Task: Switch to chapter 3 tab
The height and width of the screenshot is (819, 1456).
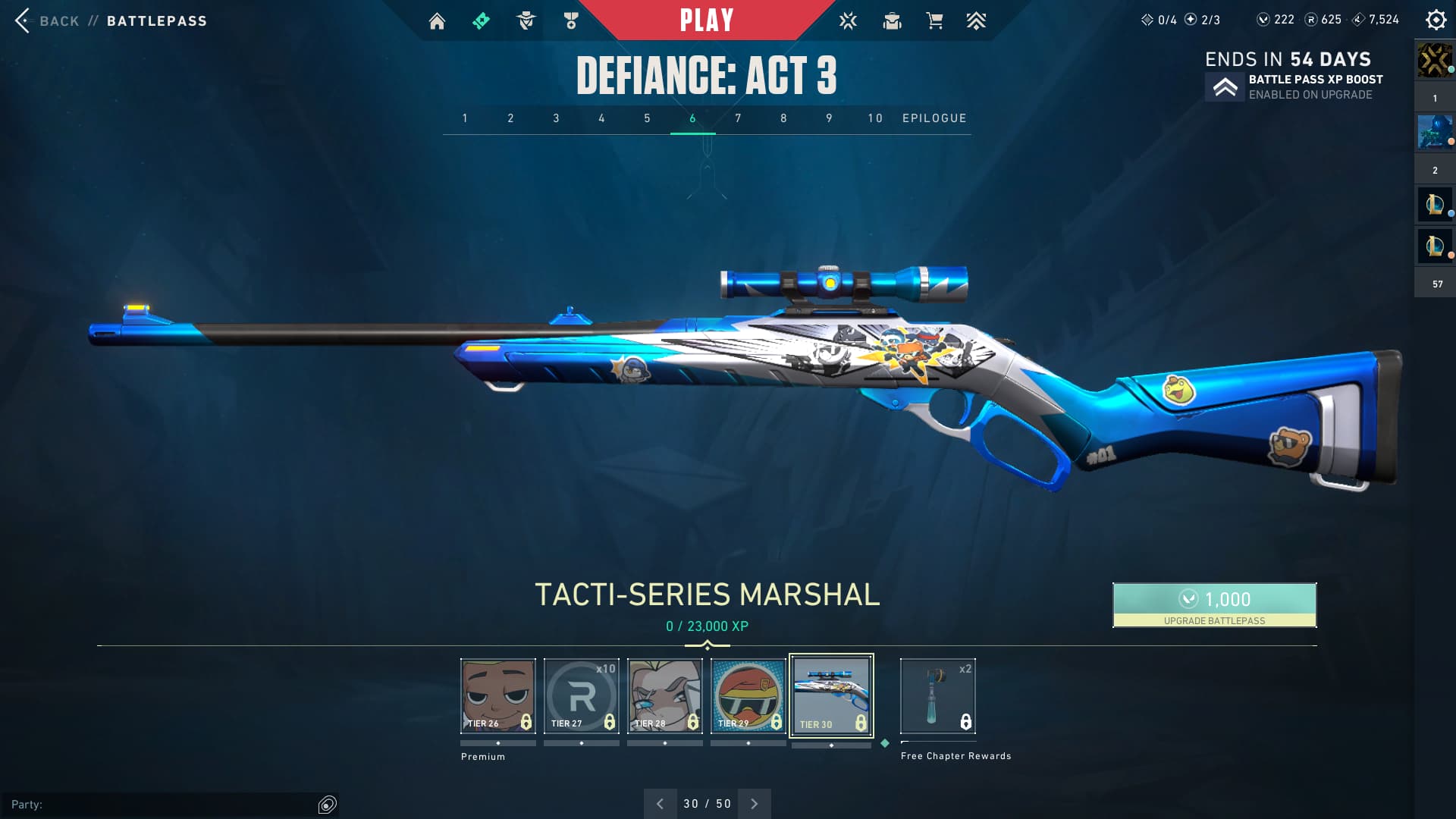Action: (556, 118)
